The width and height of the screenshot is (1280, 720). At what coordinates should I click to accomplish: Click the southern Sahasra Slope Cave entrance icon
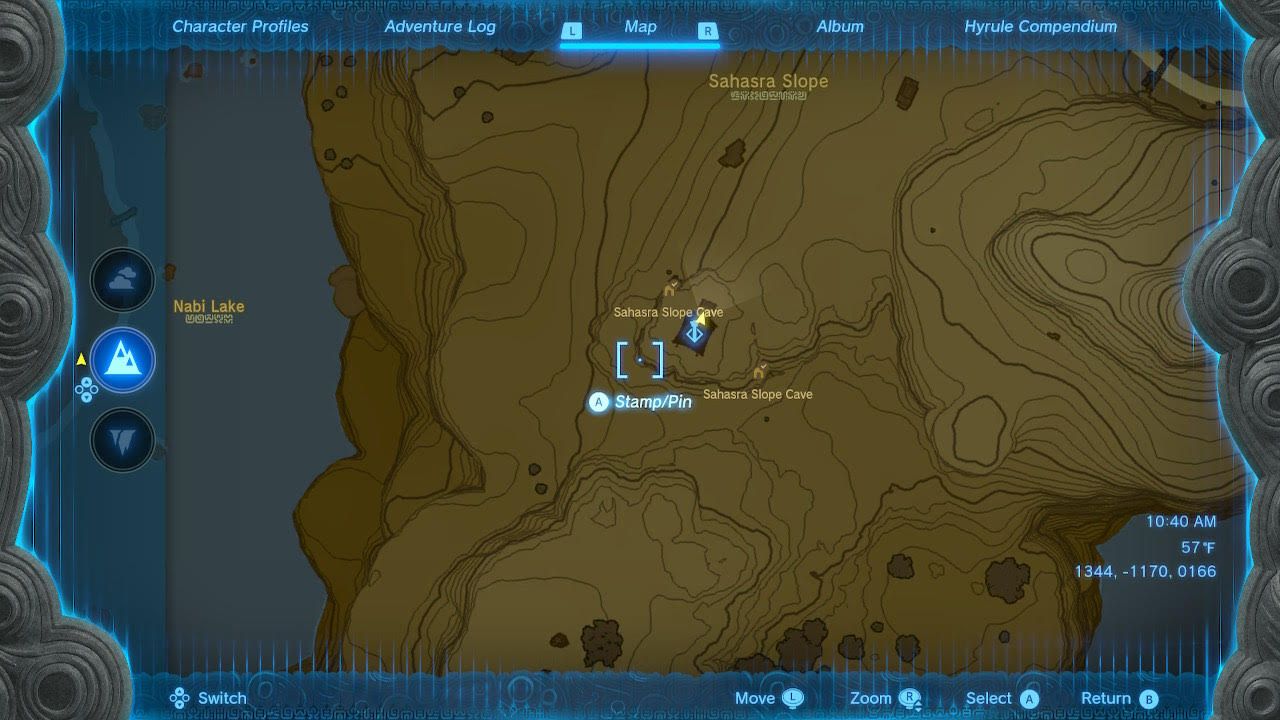pyautogui.click(x=759, y=371)
